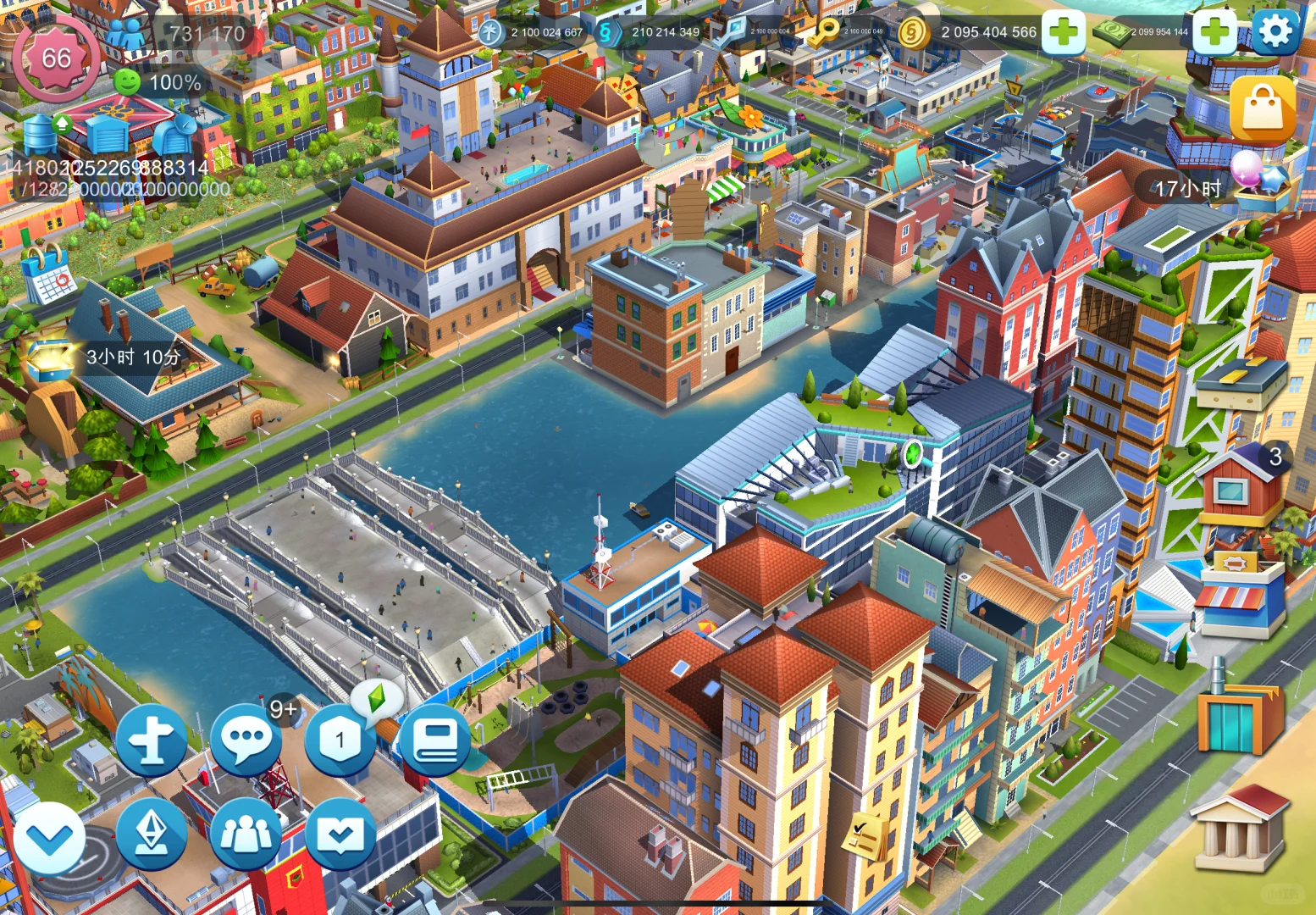Add simoleons with the coin plus button
The image size is (1316, 915).
pyautogui.click(x=1064, y=32)
